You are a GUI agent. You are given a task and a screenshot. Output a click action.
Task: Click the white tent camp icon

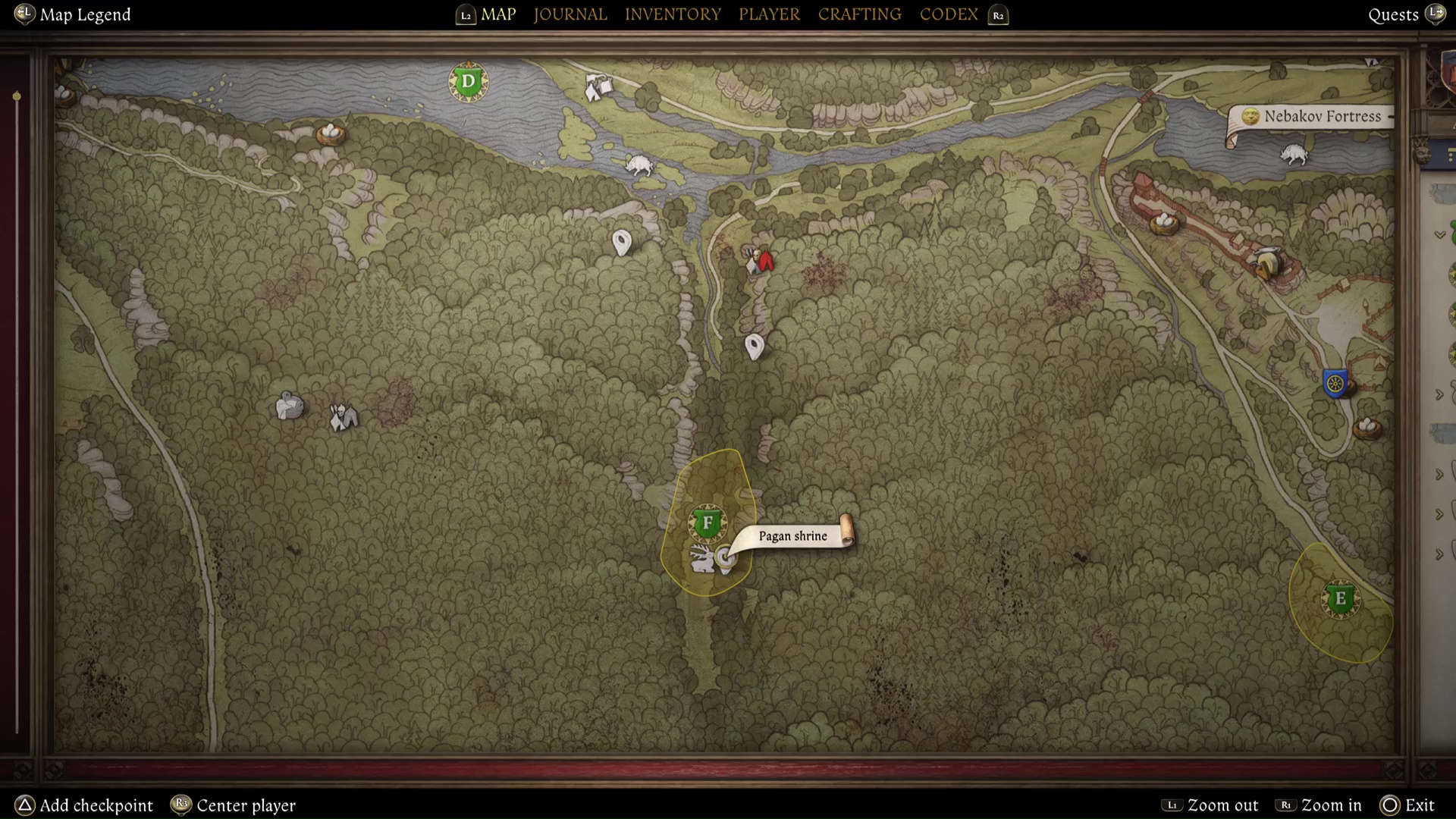pyautogui.click(x=598, y=88)
